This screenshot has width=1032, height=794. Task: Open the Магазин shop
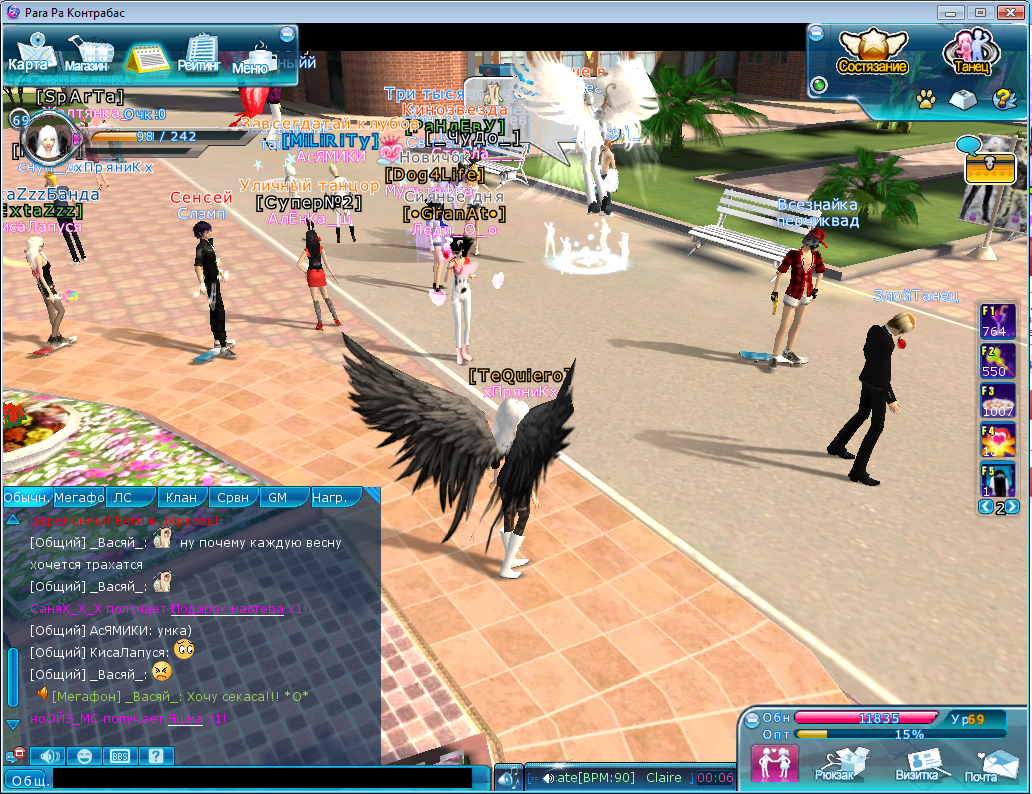click(86, 54)
